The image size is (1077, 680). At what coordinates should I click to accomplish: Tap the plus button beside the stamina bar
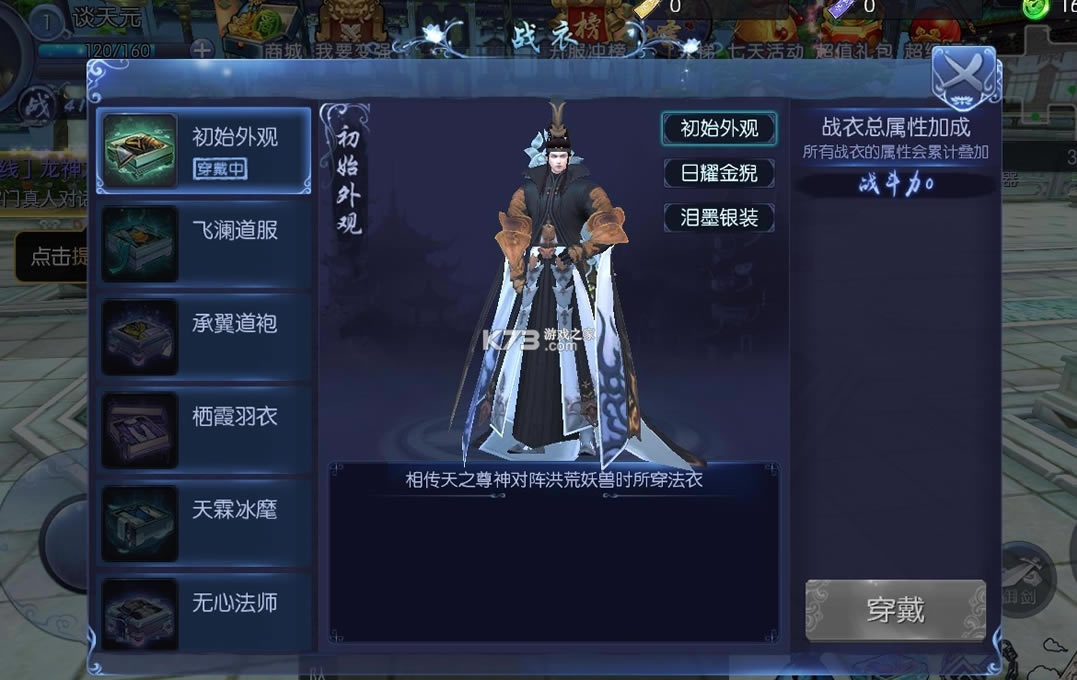(202, 49)
